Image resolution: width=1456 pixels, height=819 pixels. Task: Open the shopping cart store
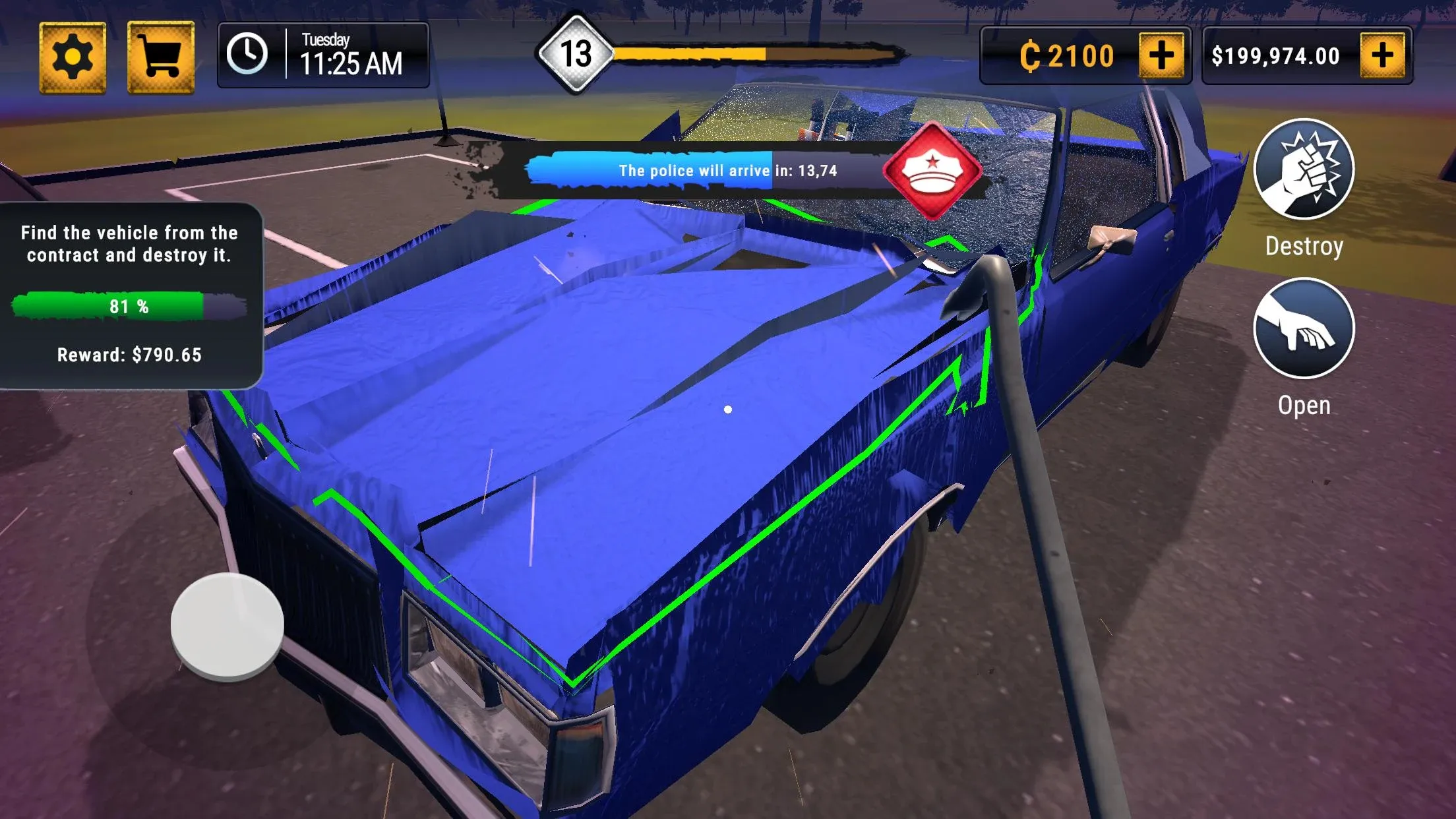(x=160, y=57)
